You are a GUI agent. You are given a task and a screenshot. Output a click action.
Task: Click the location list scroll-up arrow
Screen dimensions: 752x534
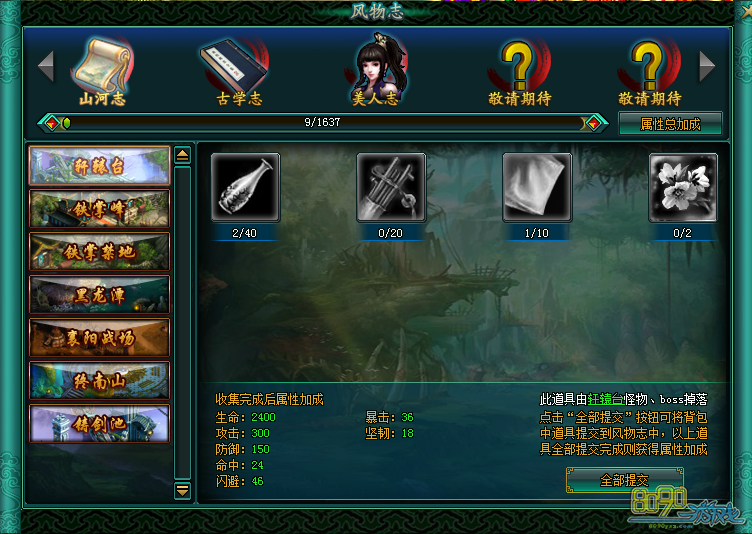tap(182, 155)
